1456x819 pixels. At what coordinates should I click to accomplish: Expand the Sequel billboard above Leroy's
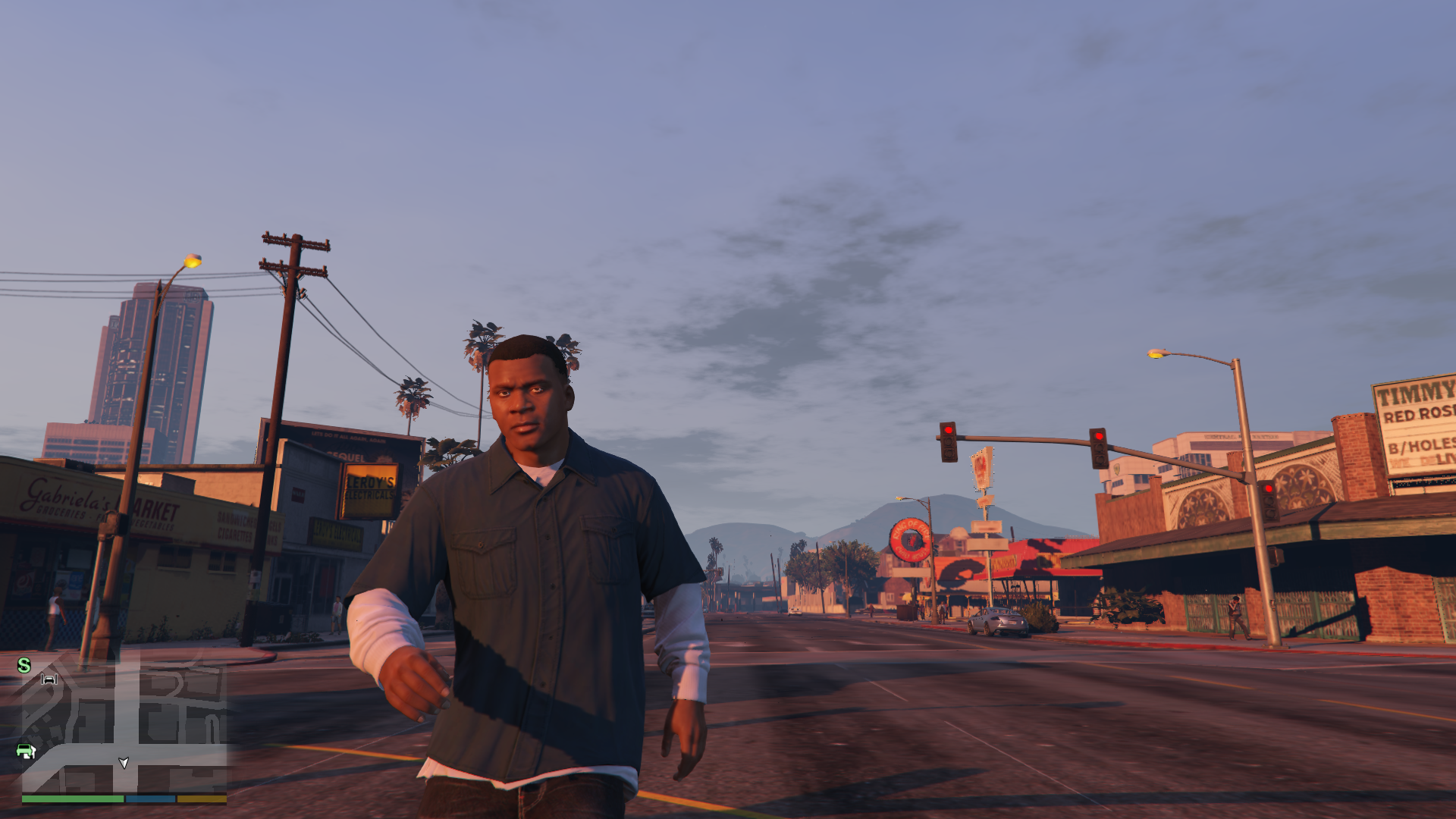[x=345, y=455]
